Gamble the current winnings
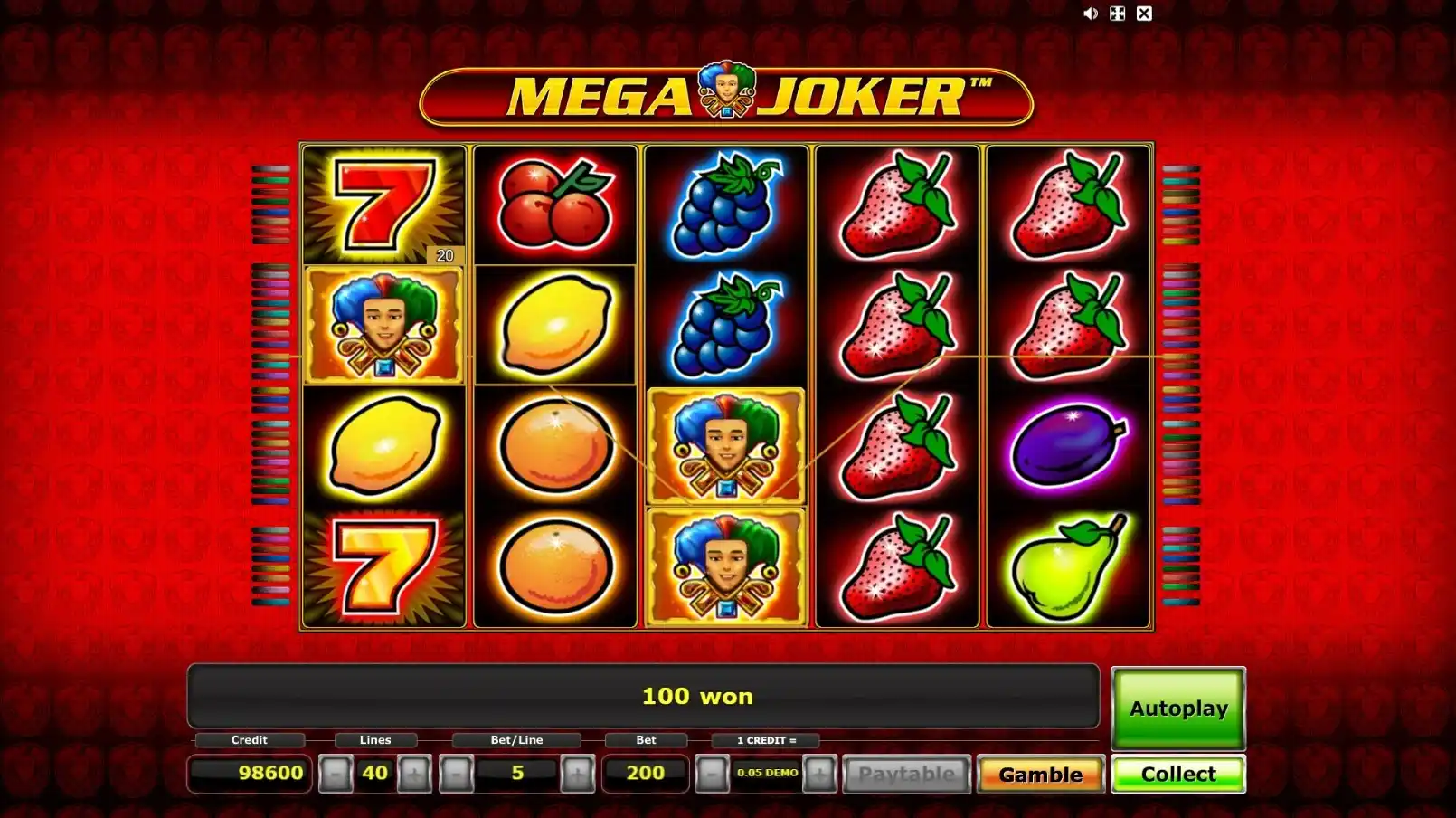The image size is (1456, 818). [x=1040, y=775]
